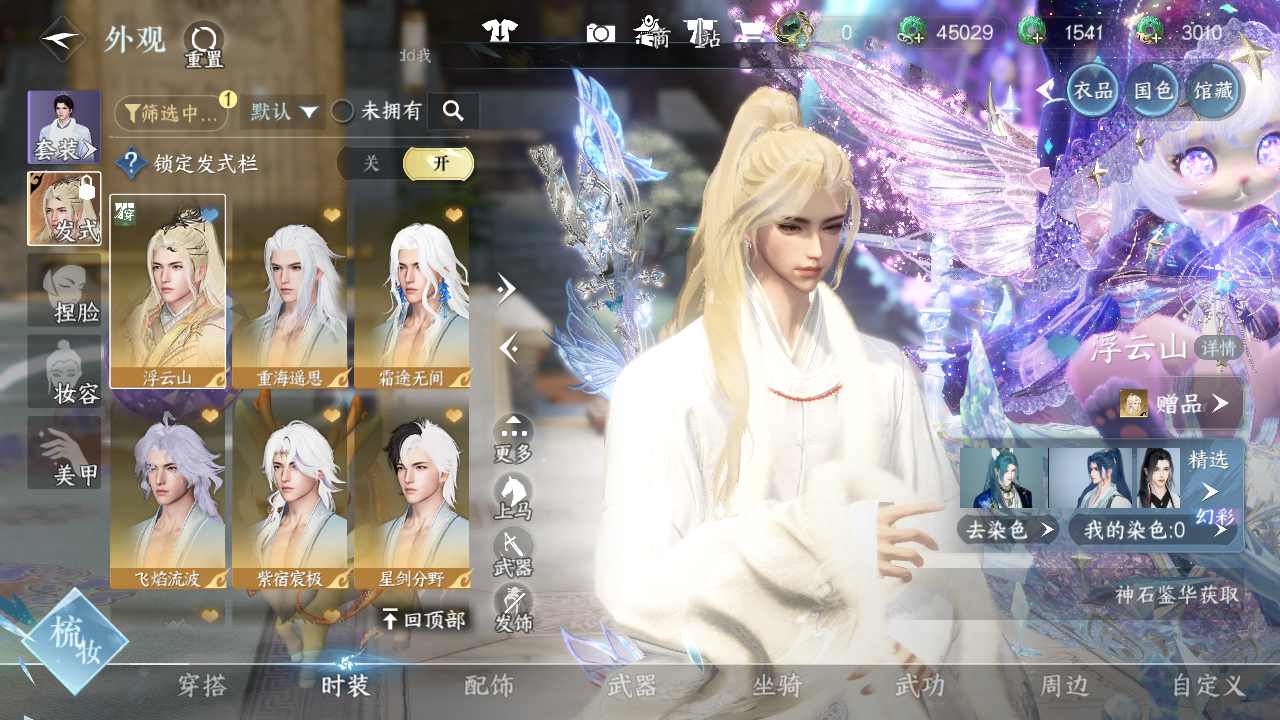Image resolution: width=1280 pixels, height=720 pixels.
Task: Reset appearance with the 重置 button
Action: (x=204, y=45)
